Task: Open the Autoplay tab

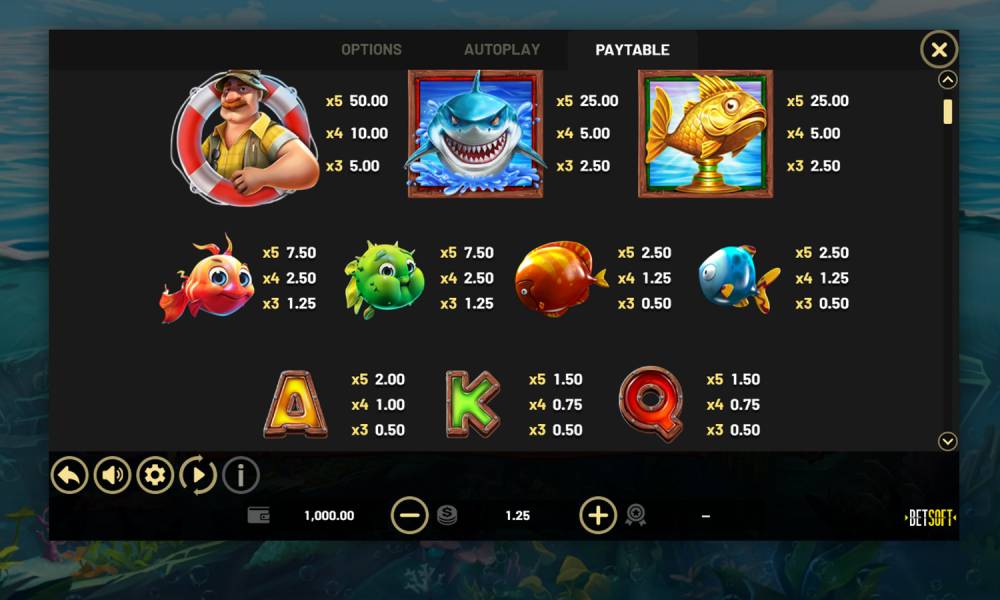Action: click(x=502, y=50)
